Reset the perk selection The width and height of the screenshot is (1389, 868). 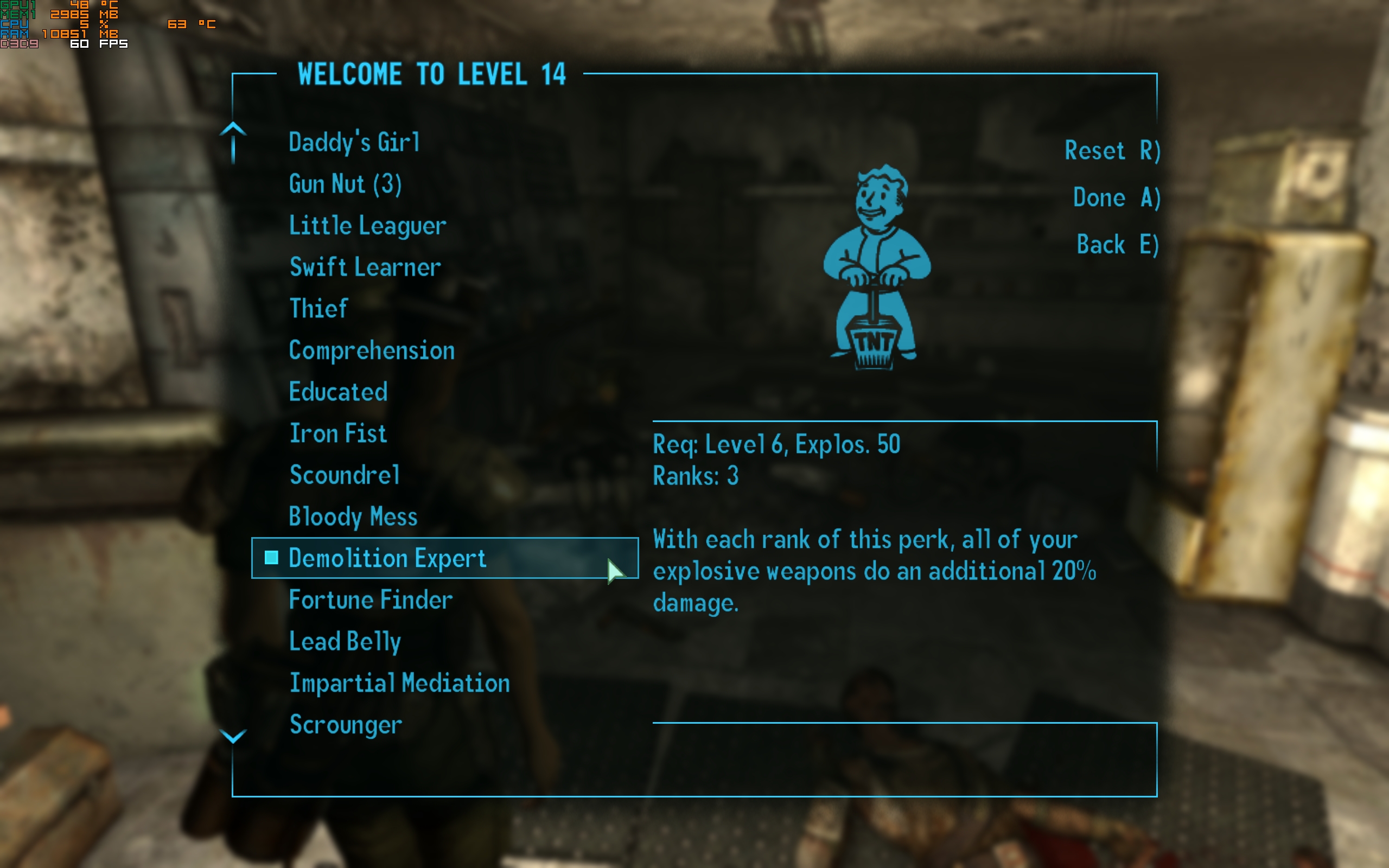[1112, 151]
